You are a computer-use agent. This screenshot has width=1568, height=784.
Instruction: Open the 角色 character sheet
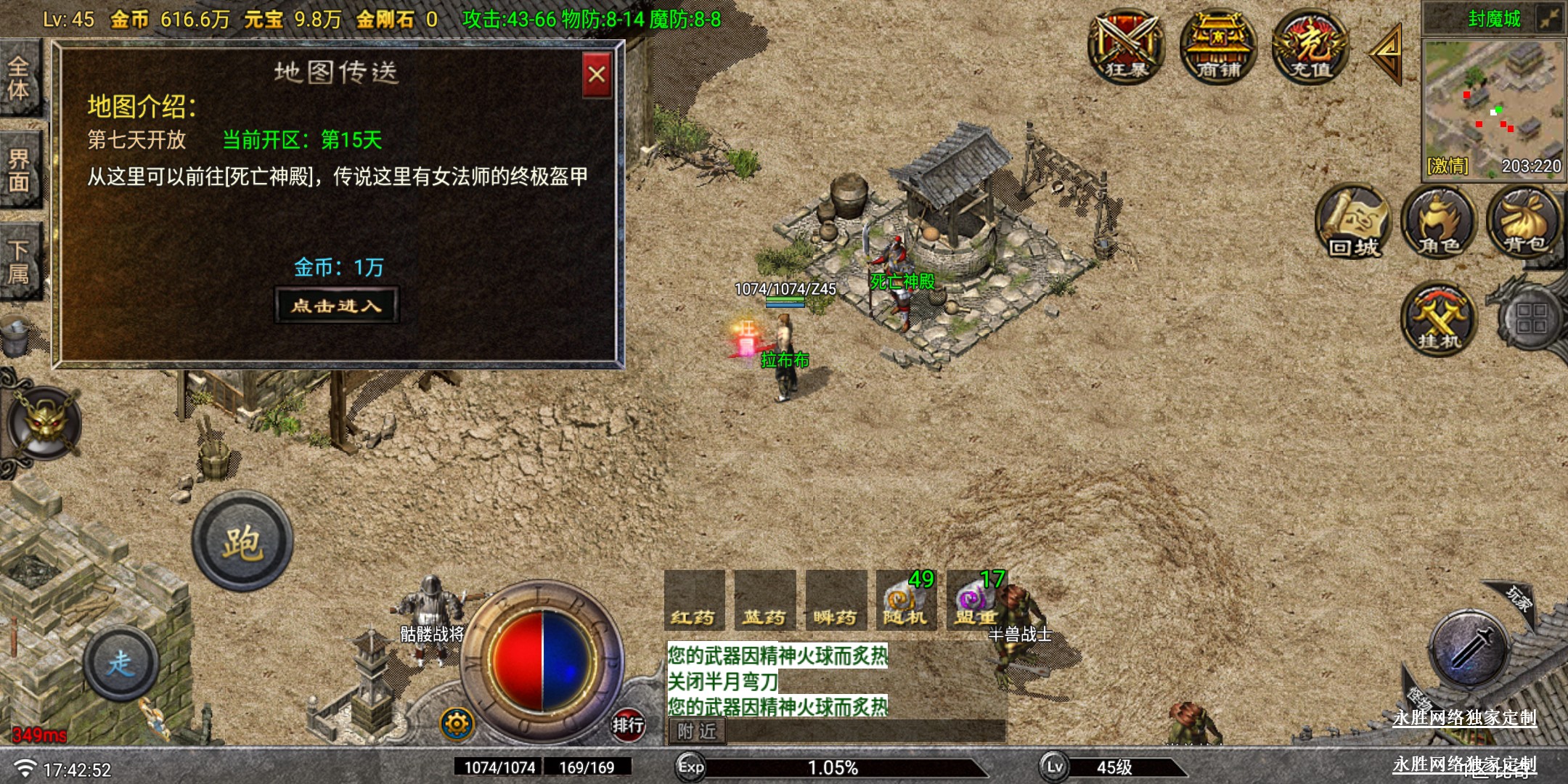pyautogui.click(x=1439, y=222)
